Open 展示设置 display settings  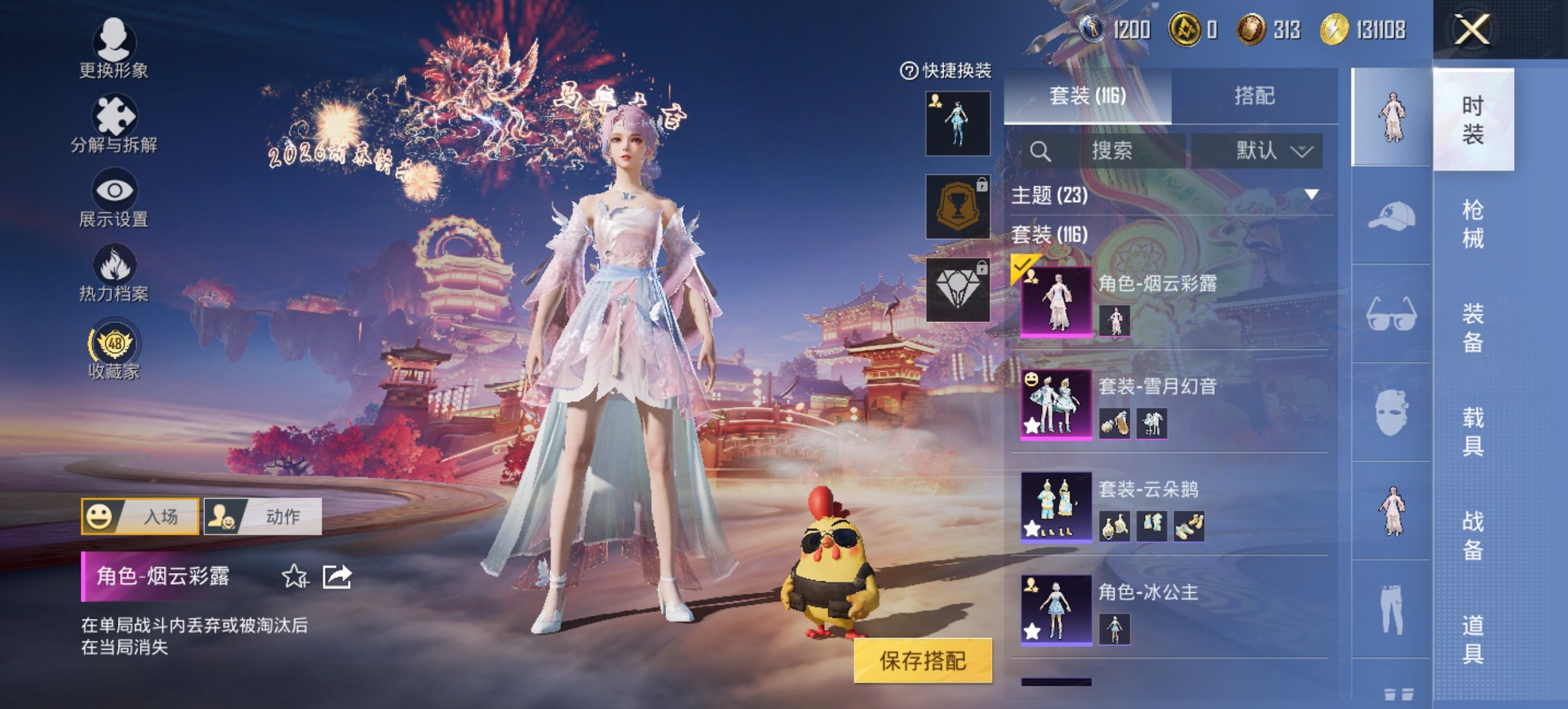[115, 198]
